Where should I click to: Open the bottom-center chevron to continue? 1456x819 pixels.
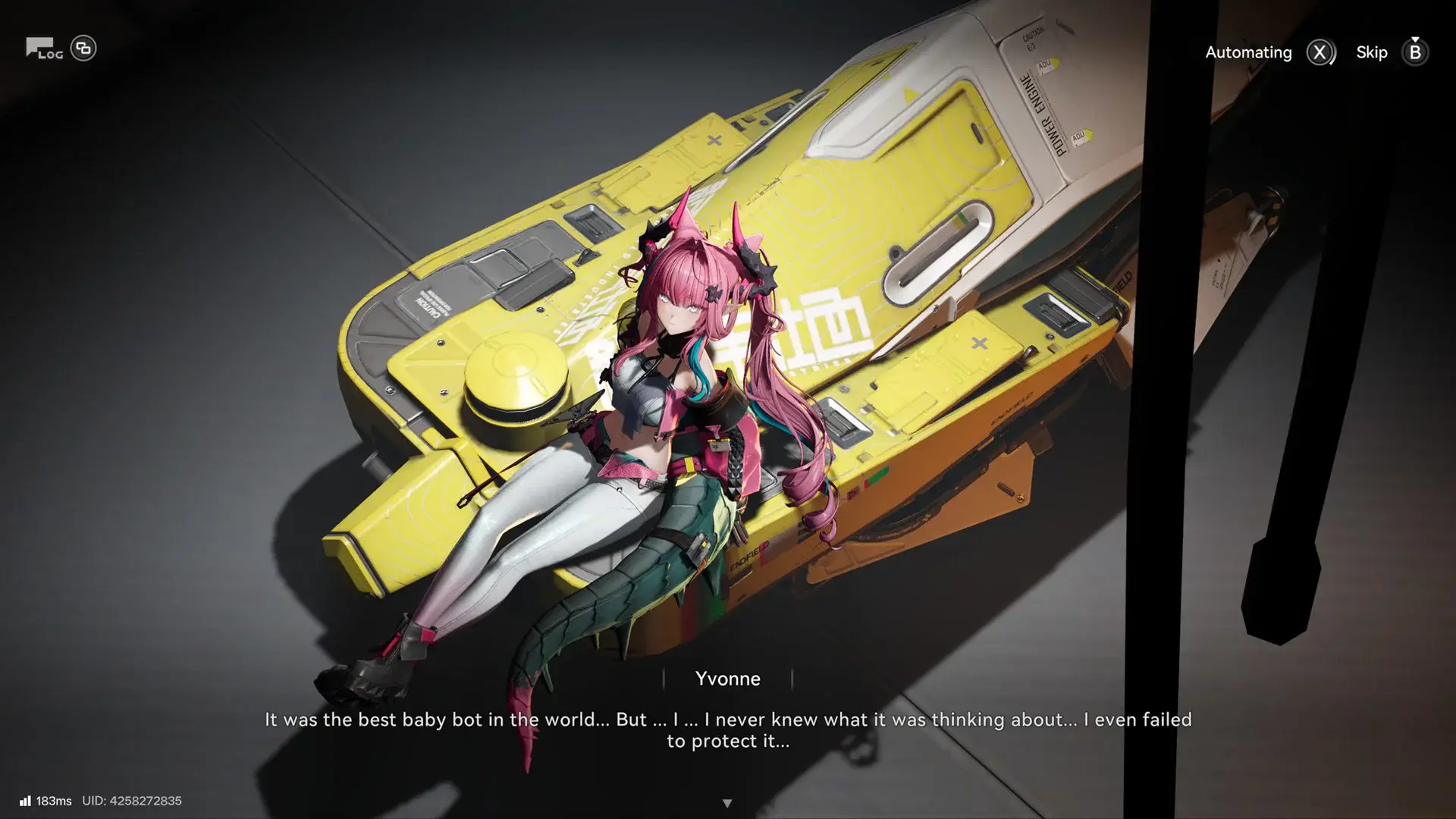[x=728, y=802]
